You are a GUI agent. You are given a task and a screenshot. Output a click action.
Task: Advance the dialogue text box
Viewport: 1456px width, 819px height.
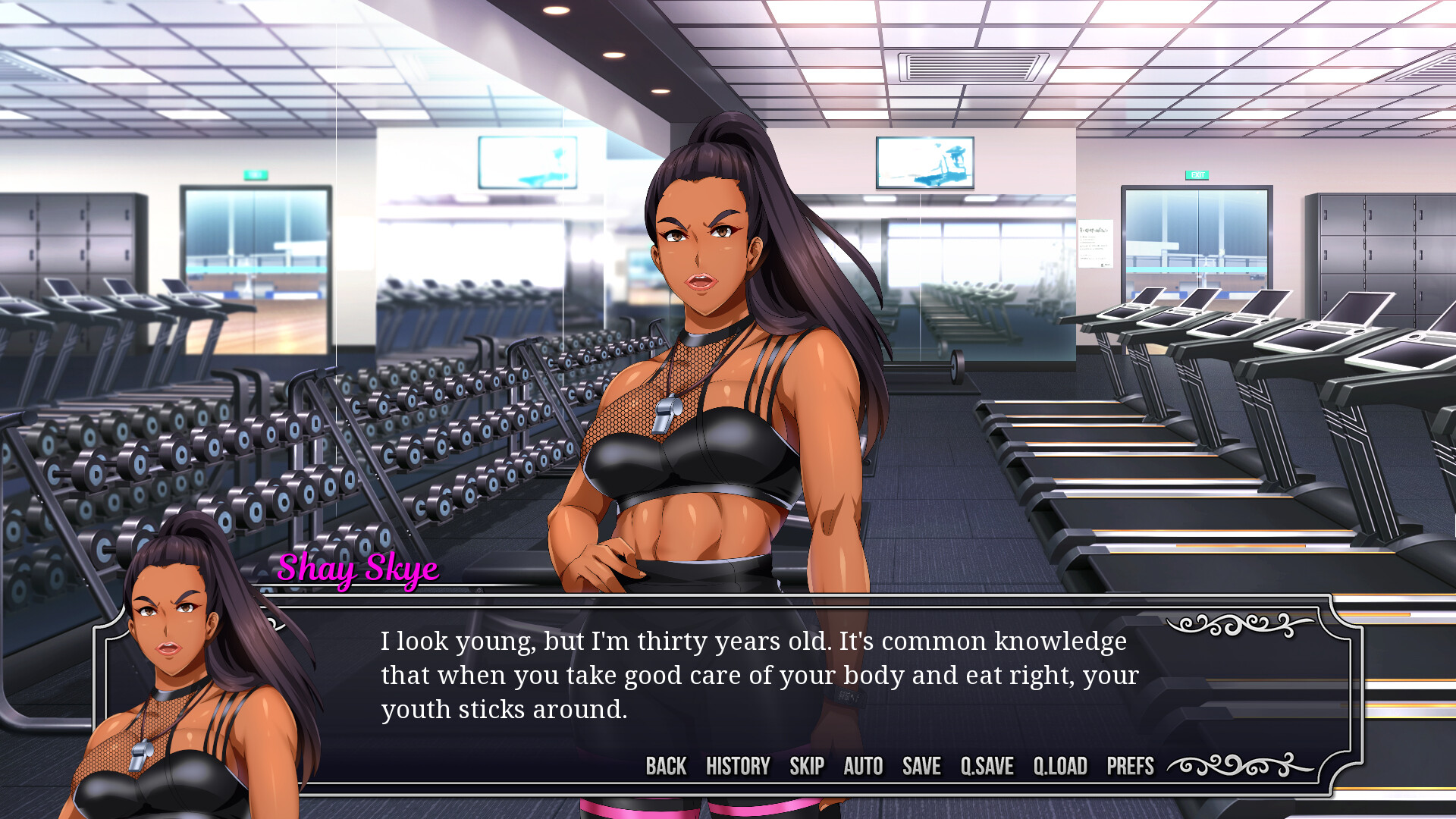758,675
